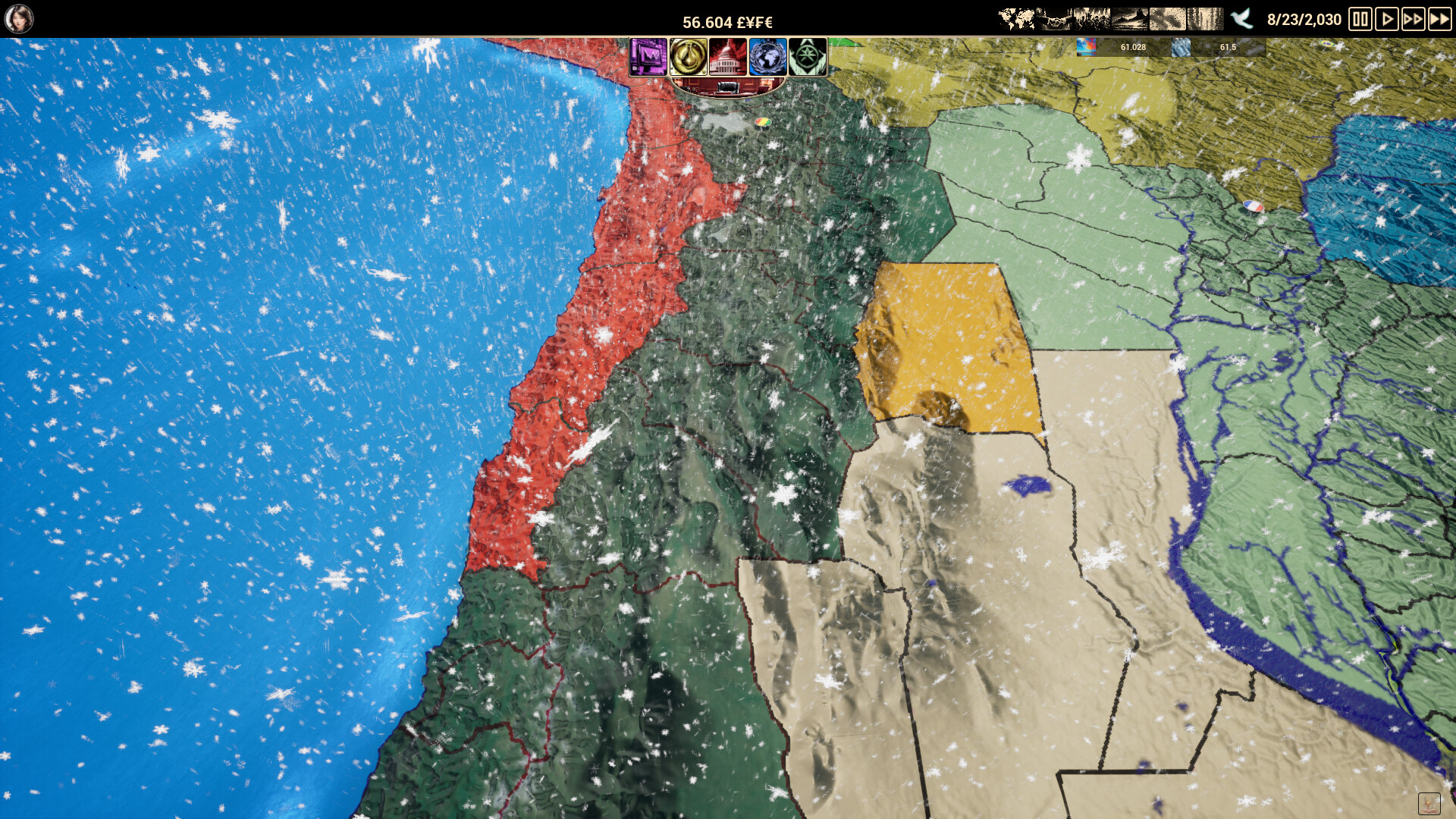Viewport: 1456px width, 819px height.
Task: Open the media screen panel with purple icon
Action: point(649,58)
